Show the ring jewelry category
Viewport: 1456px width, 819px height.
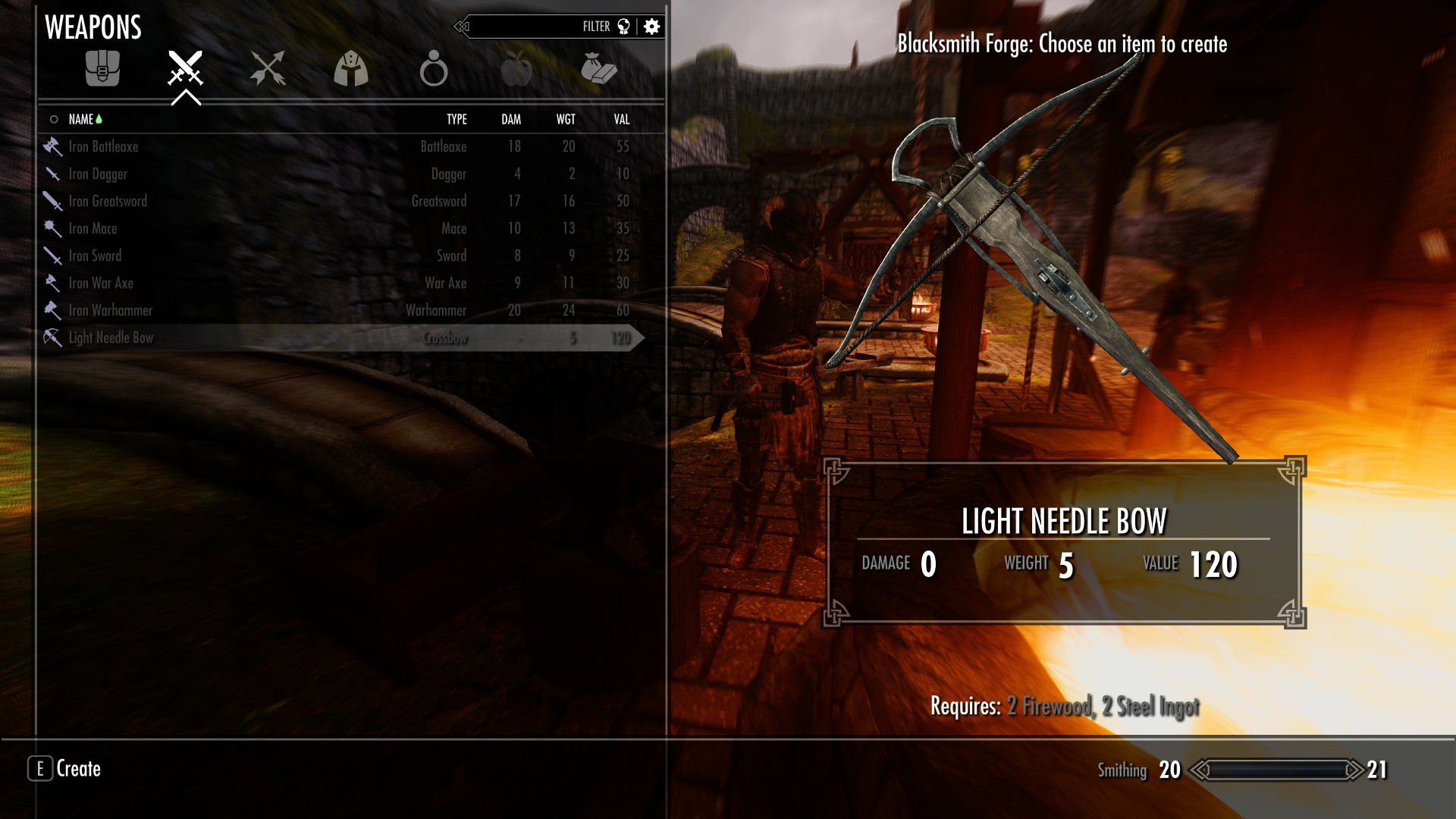[434, 68]
